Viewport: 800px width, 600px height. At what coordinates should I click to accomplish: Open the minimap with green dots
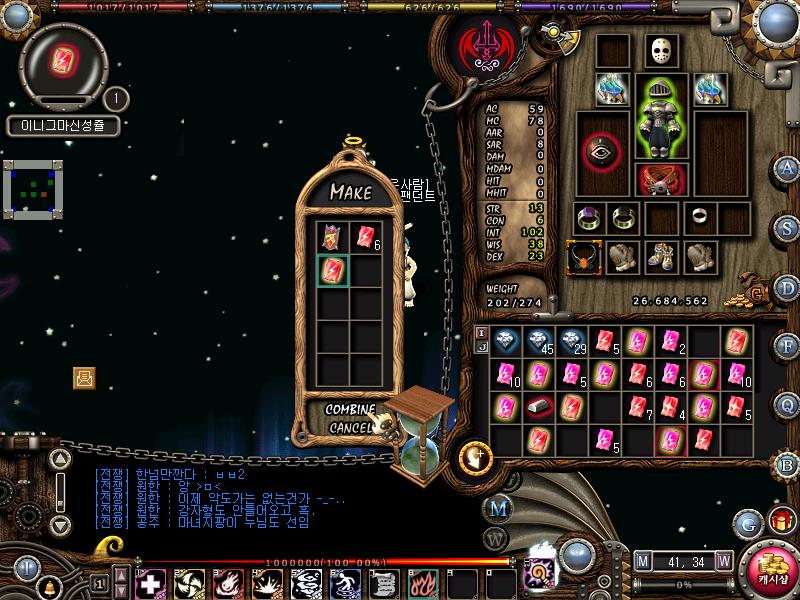33,187
